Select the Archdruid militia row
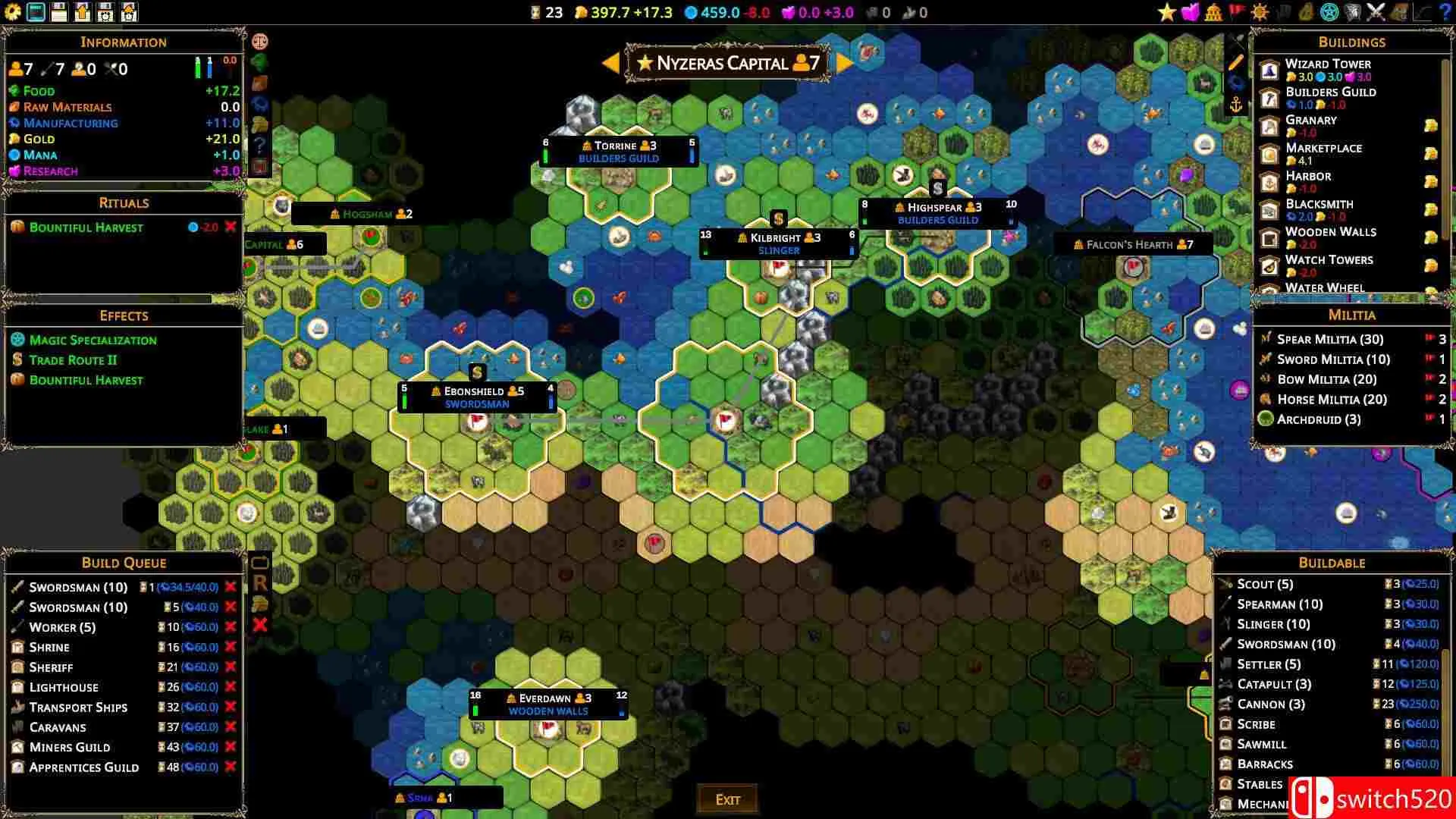Screen dimensions: 1456x819 coord(1318,419)
